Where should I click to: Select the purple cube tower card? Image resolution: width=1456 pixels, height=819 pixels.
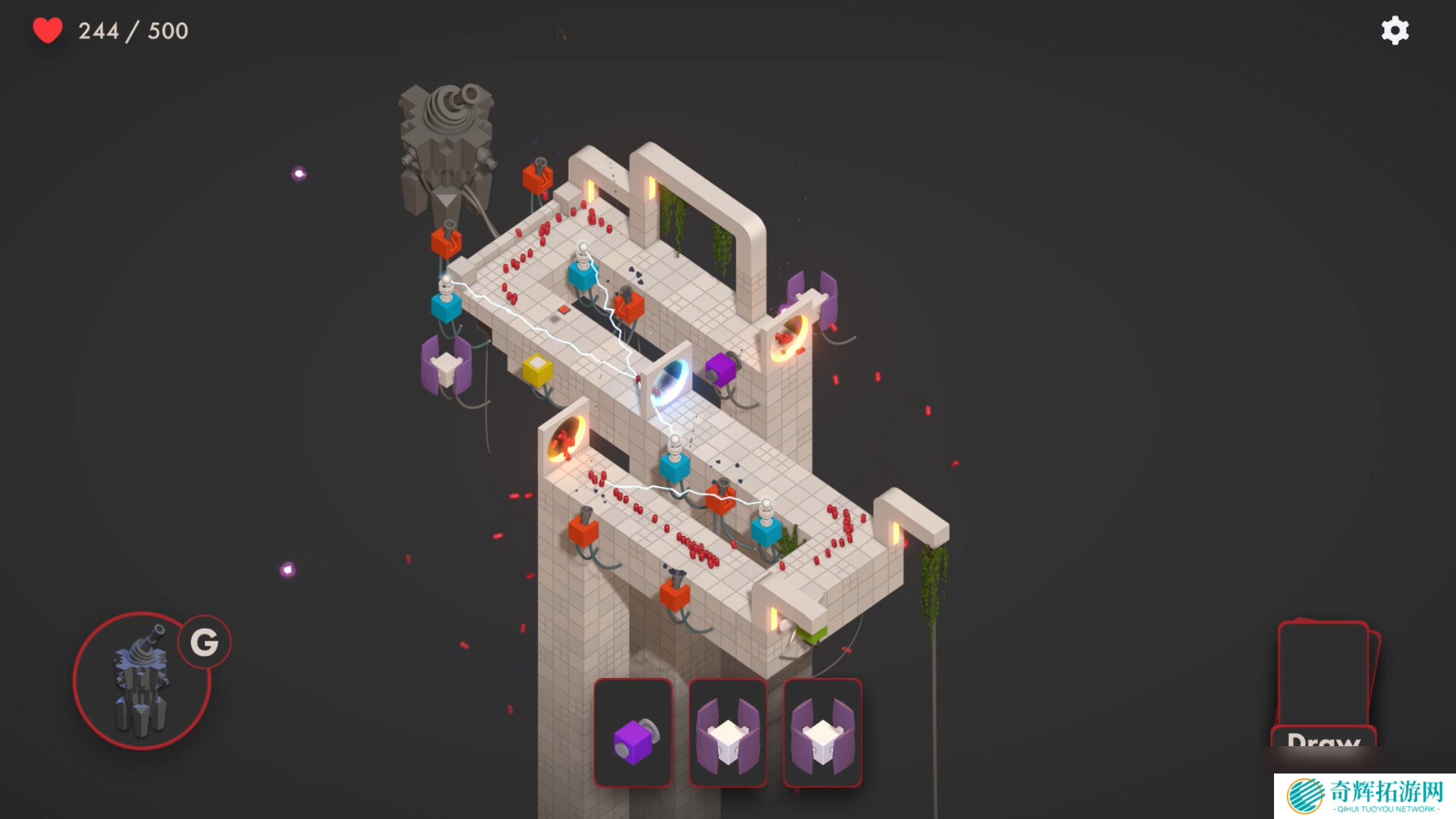click(x=633, y=733)
